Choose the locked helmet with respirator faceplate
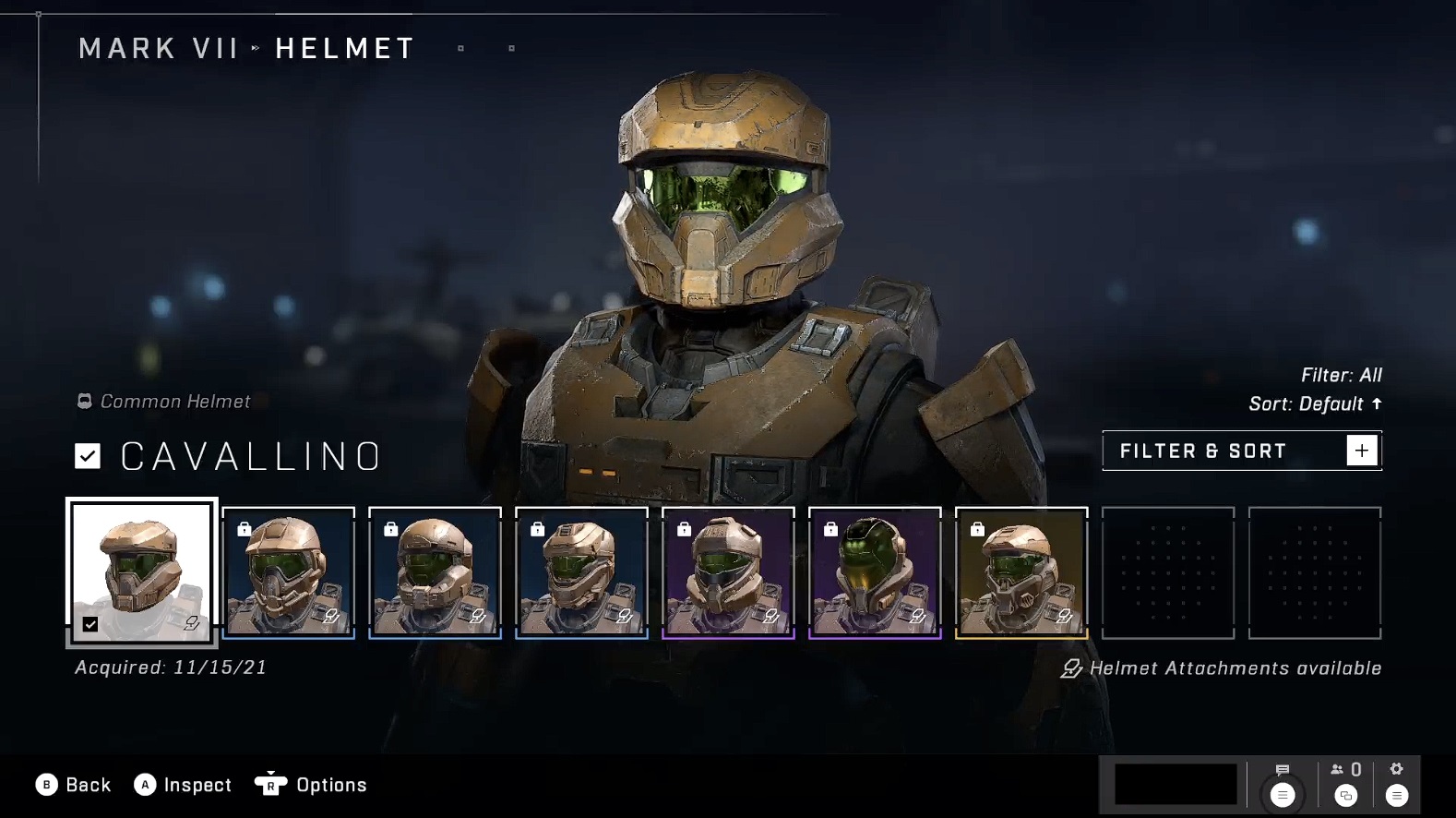The height and width of the screenshot is (818, 1456). tap(289, 572)
